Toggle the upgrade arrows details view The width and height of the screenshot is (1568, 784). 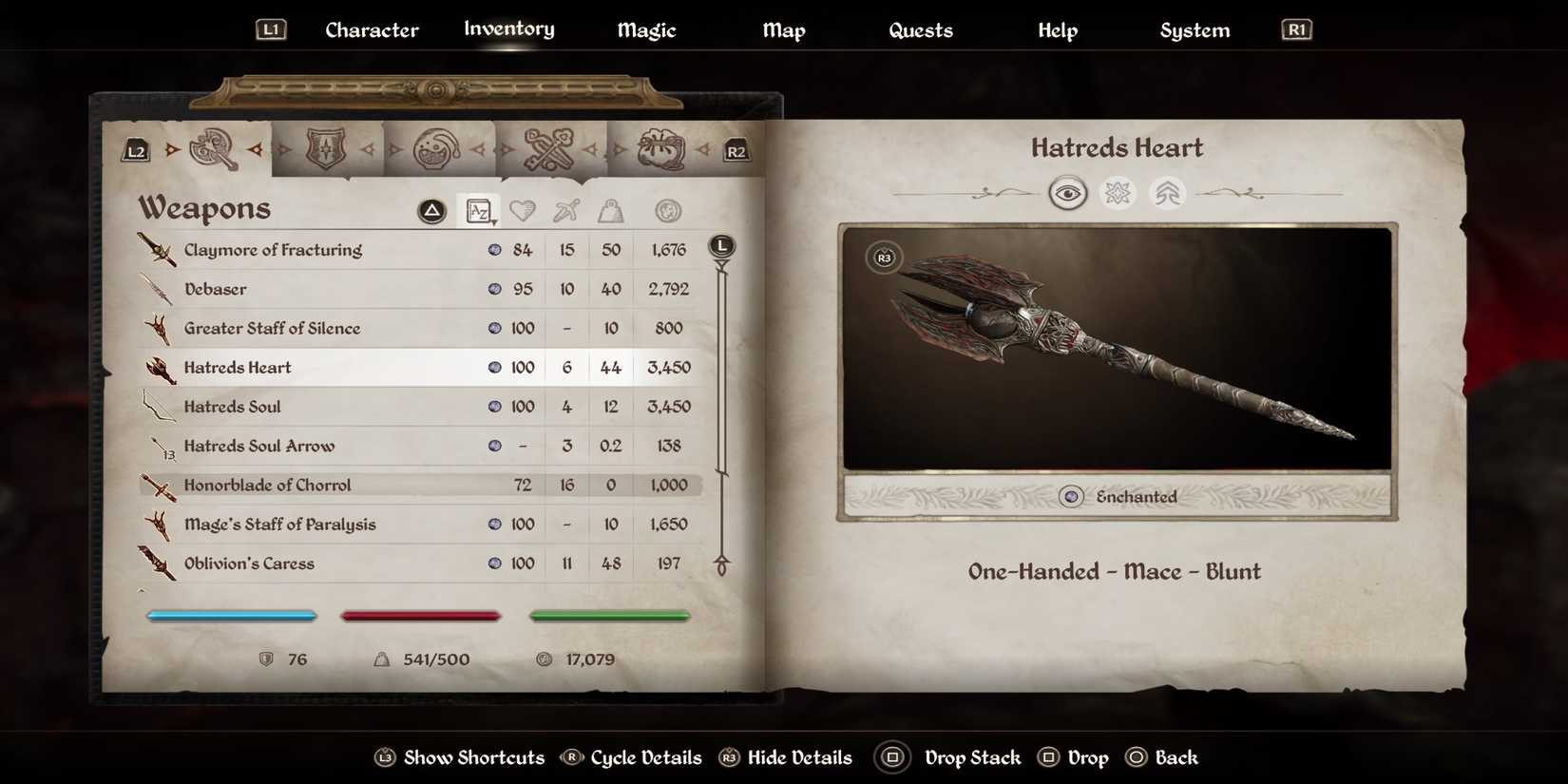(x=1166, y=192)
